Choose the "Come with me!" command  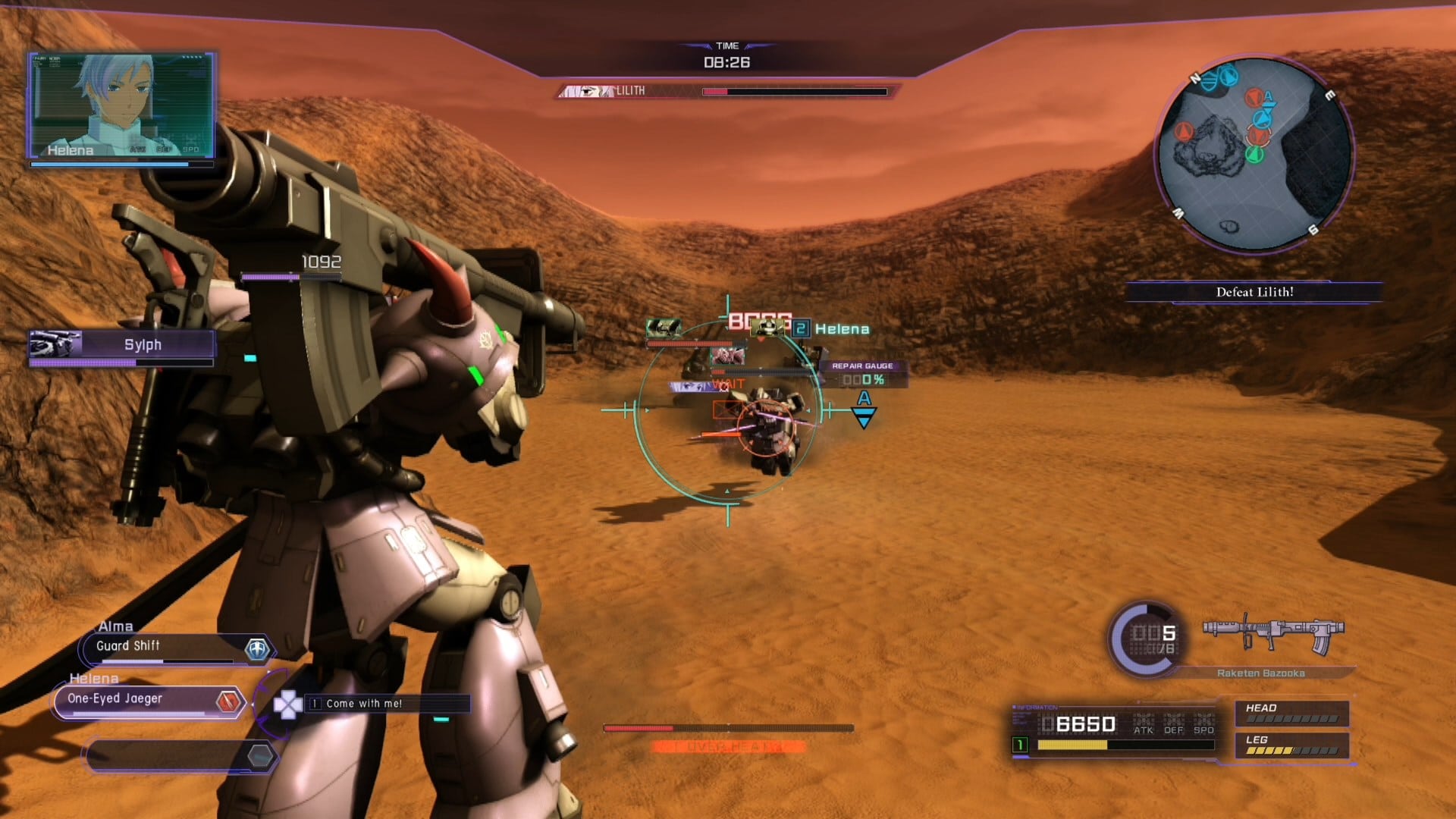387,704
